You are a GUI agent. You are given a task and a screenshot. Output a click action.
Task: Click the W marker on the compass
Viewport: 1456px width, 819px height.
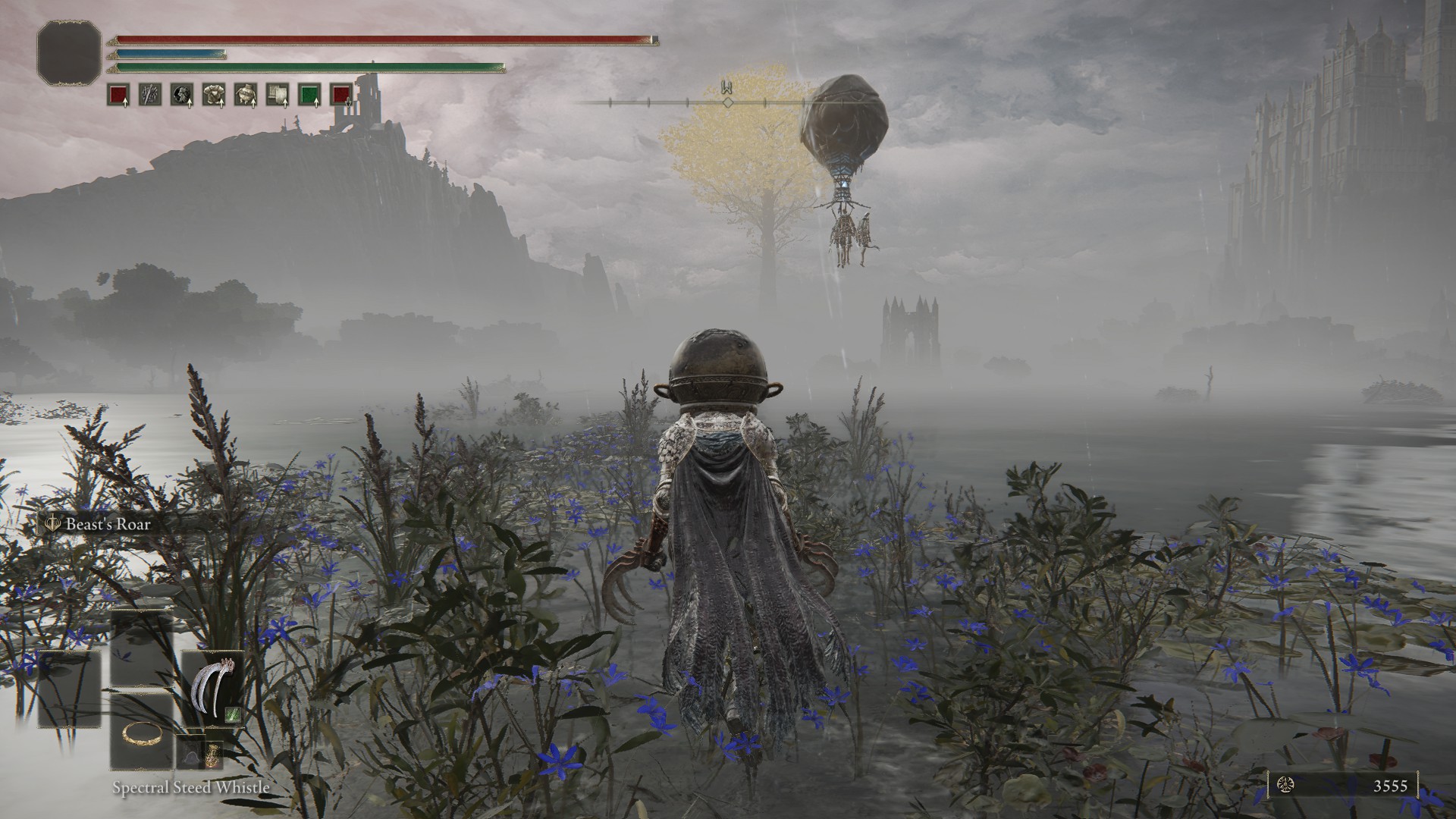point(728,89)
